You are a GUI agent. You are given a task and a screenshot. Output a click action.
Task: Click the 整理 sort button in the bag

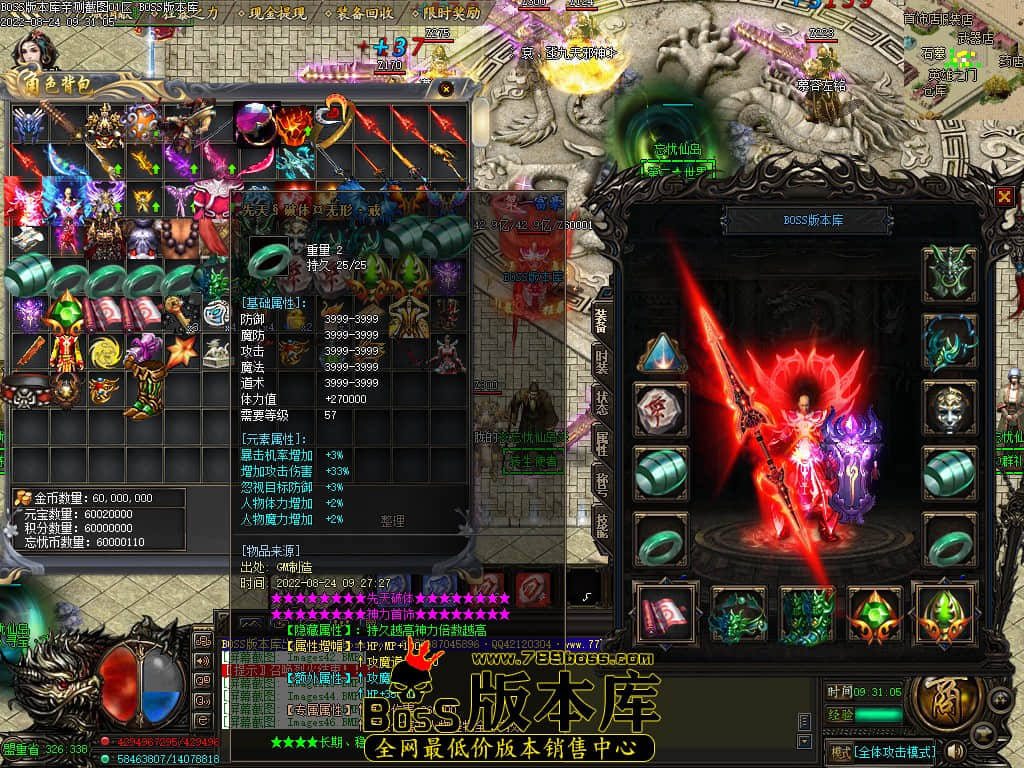pos(392,521)
